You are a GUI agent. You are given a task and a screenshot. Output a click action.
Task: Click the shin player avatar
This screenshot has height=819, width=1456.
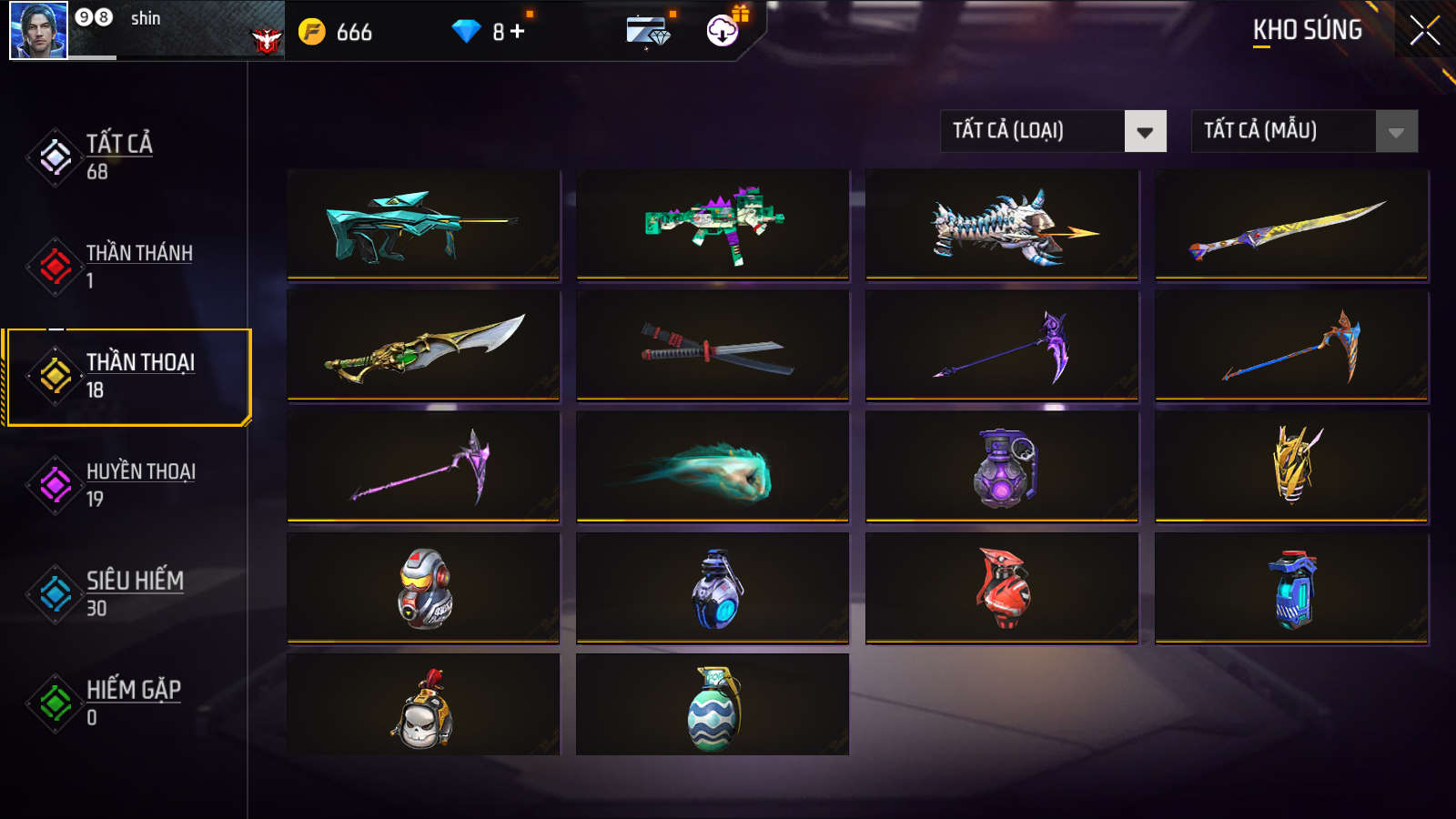coord(38,30)
